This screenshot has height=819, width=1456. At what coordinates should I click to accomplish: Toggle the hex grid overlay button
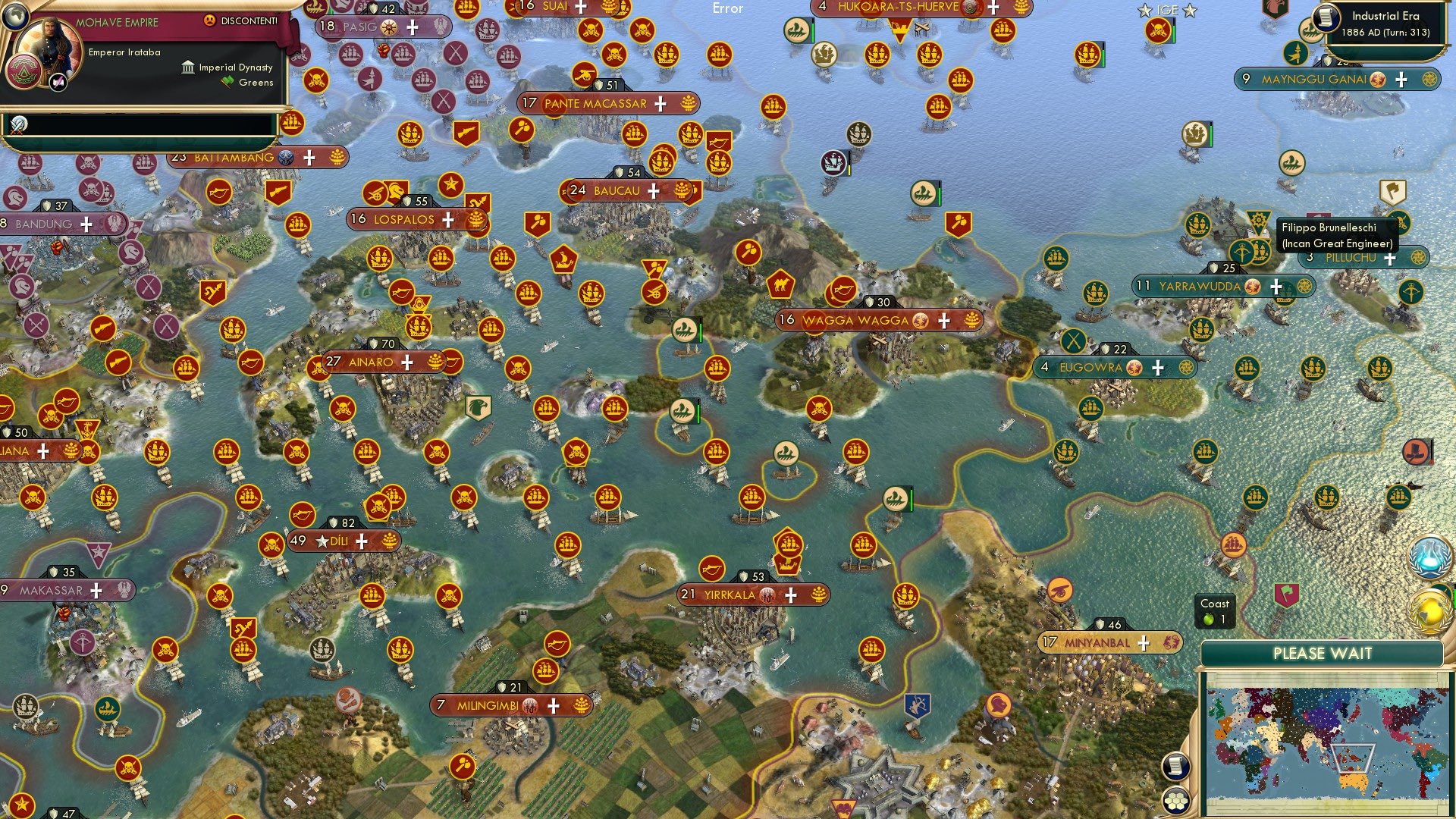point(1176,802)
